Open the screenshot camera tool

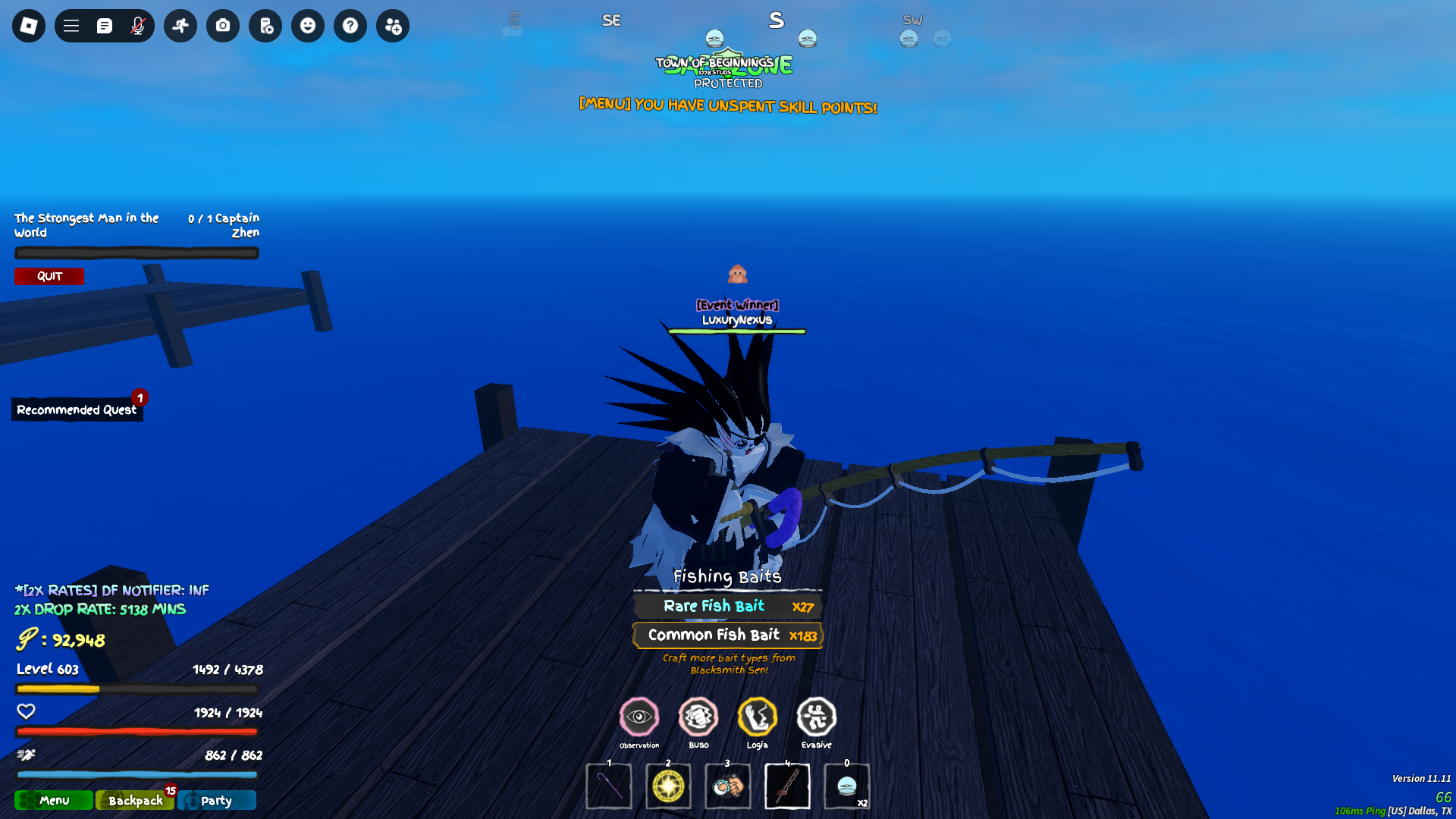[x=223, y=26]
